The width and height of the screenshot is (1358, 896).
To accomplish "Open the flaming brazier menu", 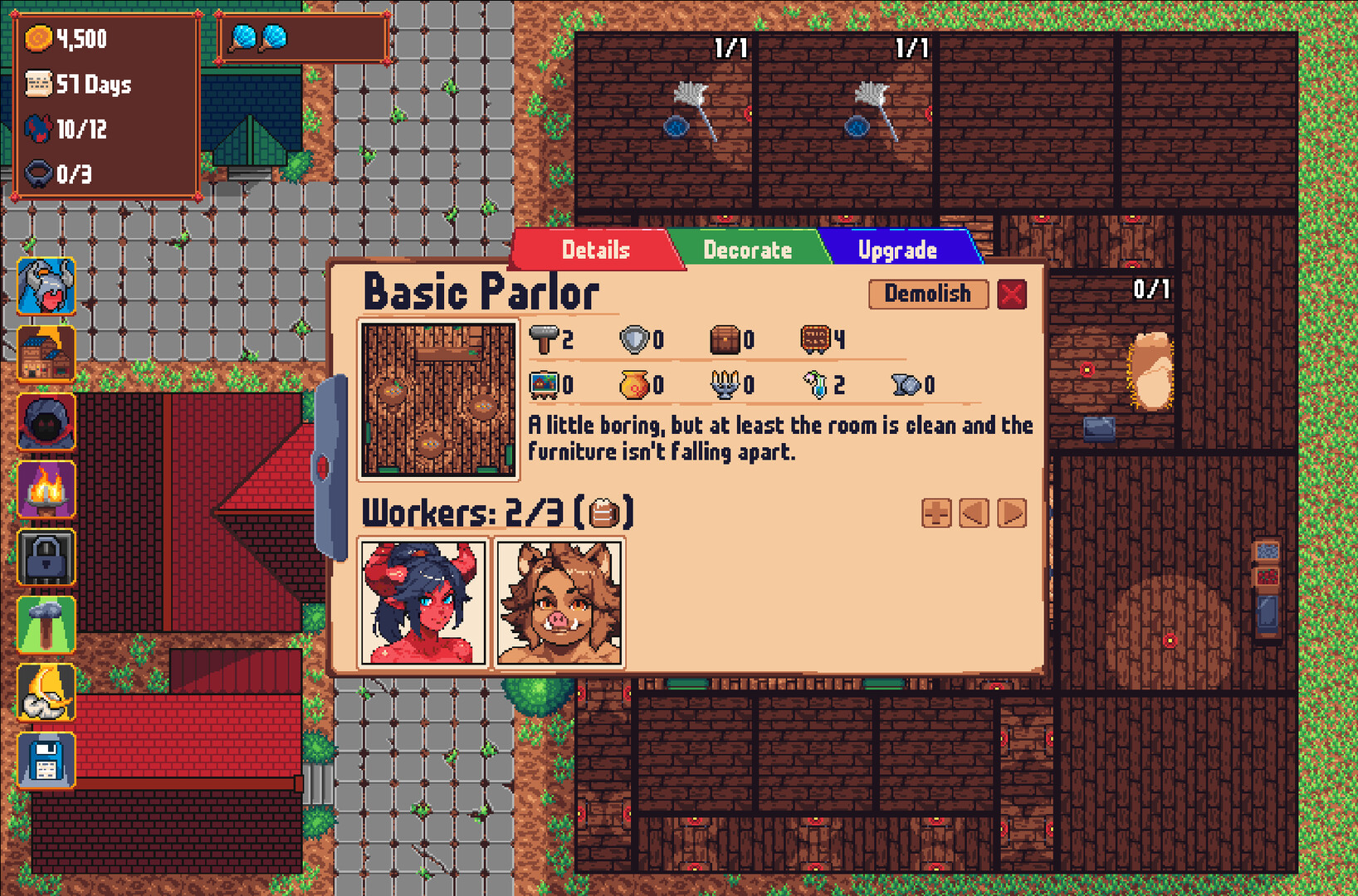I will pyautogui.click(x=46, y=489).
